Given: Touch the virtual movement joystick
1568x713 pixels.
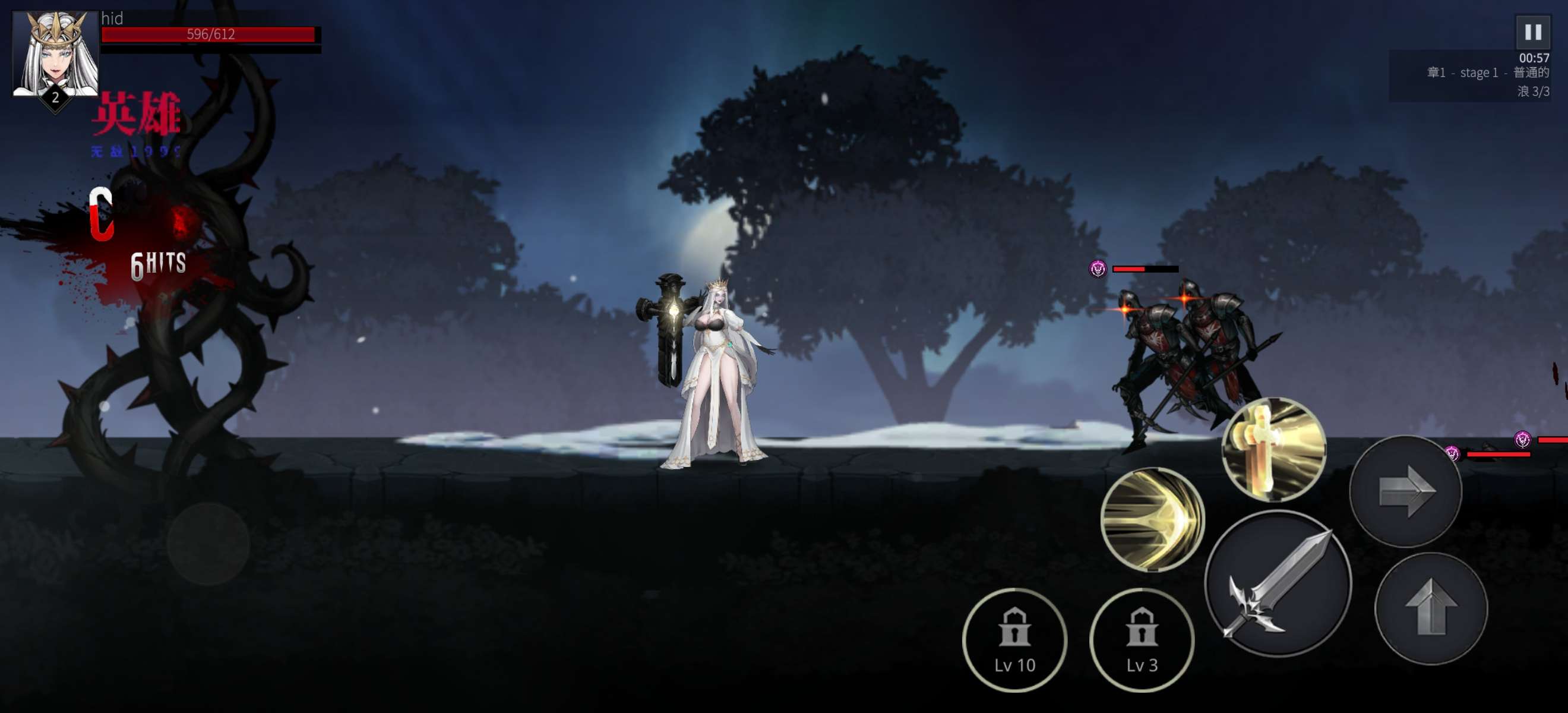Looking at the screenshot, I should tap(208, 544).
